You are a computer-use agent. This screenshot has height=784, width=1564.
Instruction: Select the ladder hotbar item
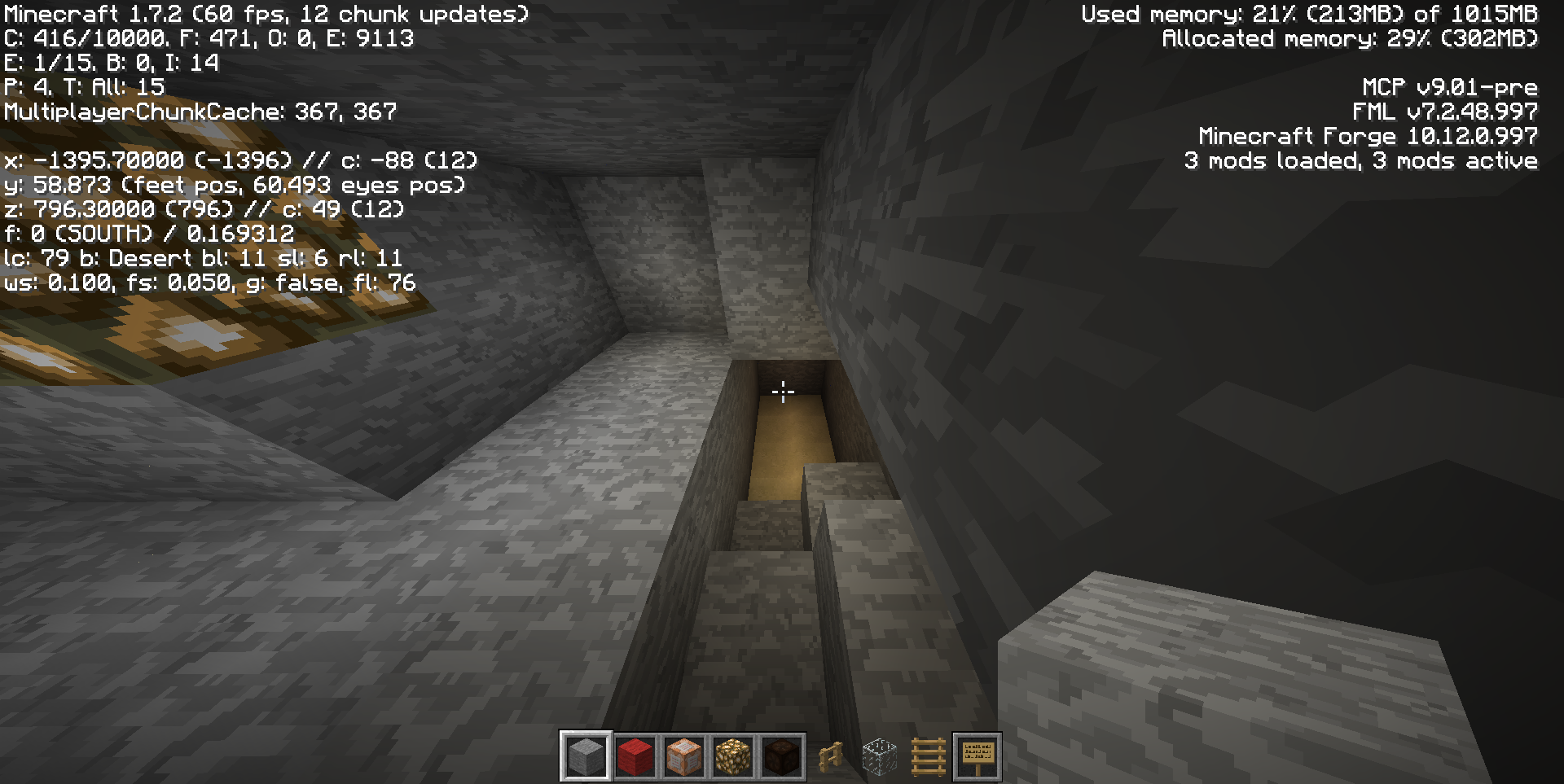pos(928,756)
